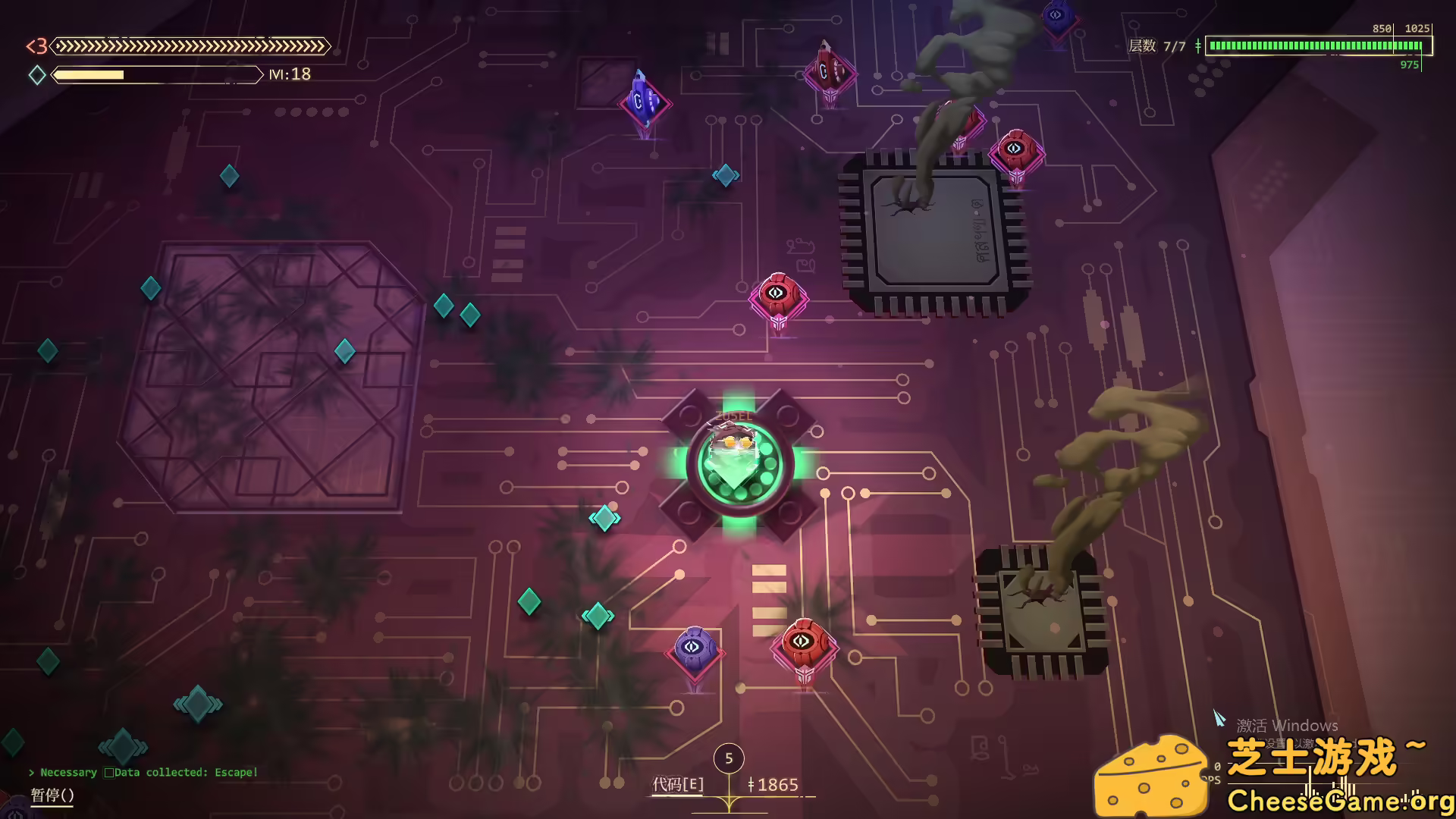Image resolution: width=1456 pixels, height=819 pixels.
Task: Expand the level 5 counter circle
Action: pos(729,758)
